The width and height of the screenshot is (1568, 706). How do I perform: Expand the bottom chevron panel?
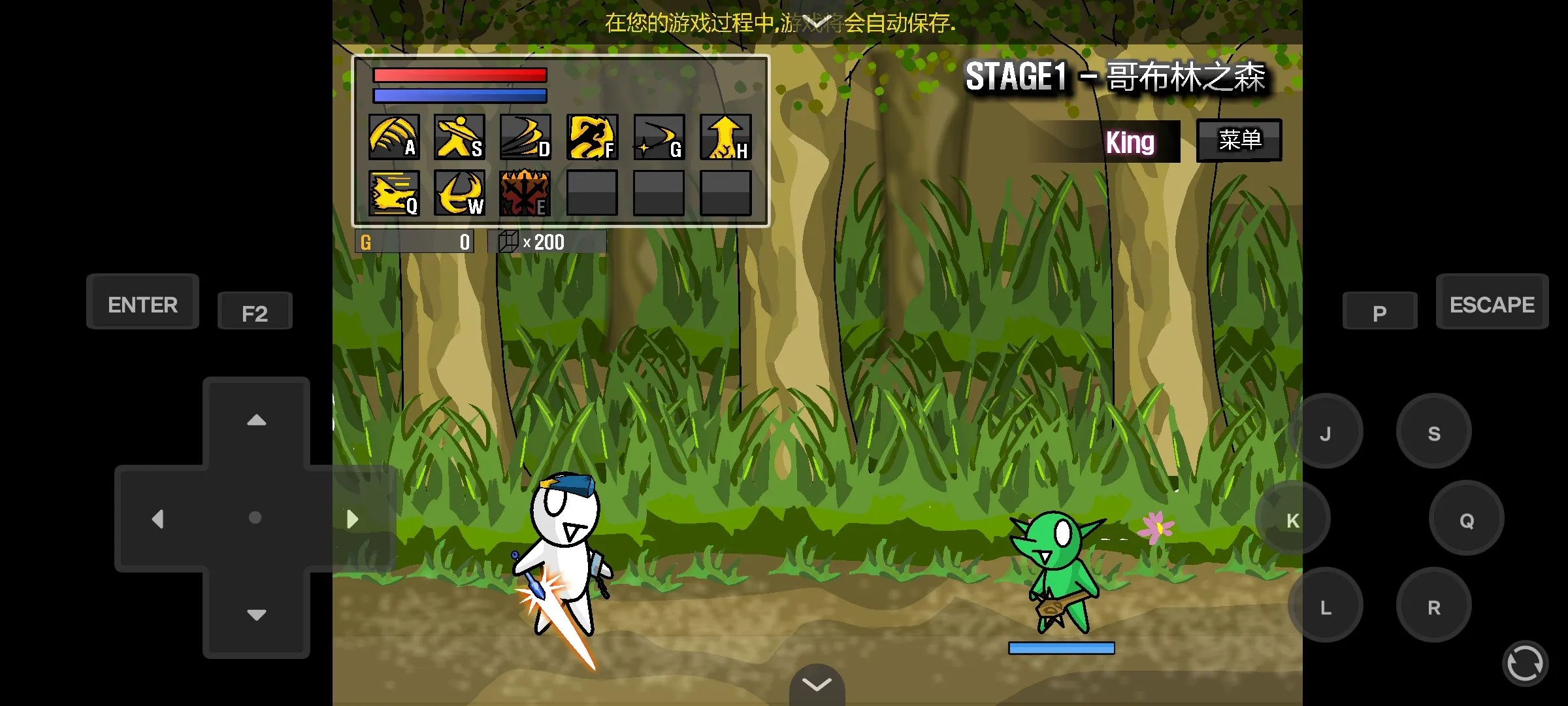pos(816,684)
